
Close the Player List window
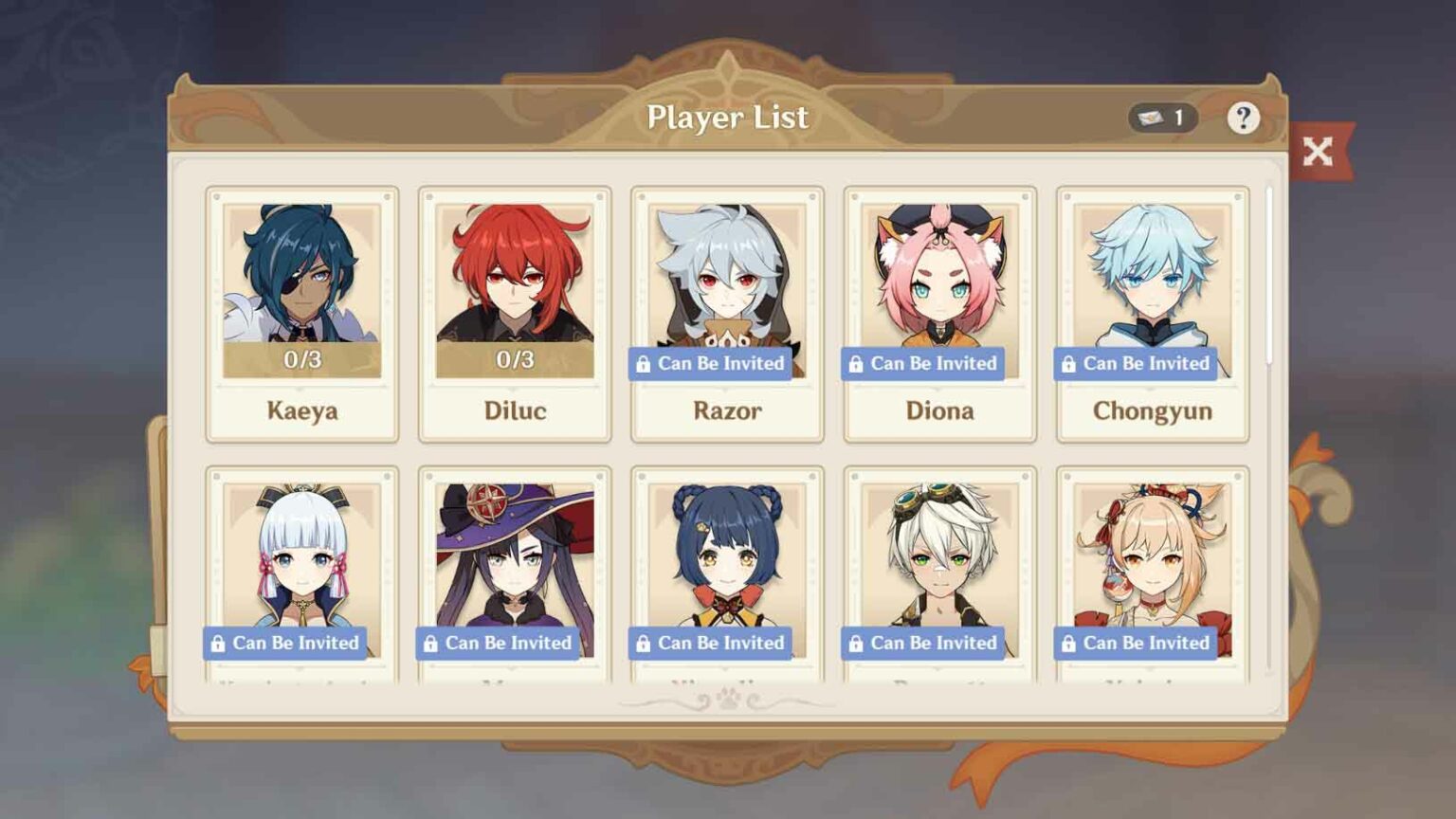pos(1318,152)
